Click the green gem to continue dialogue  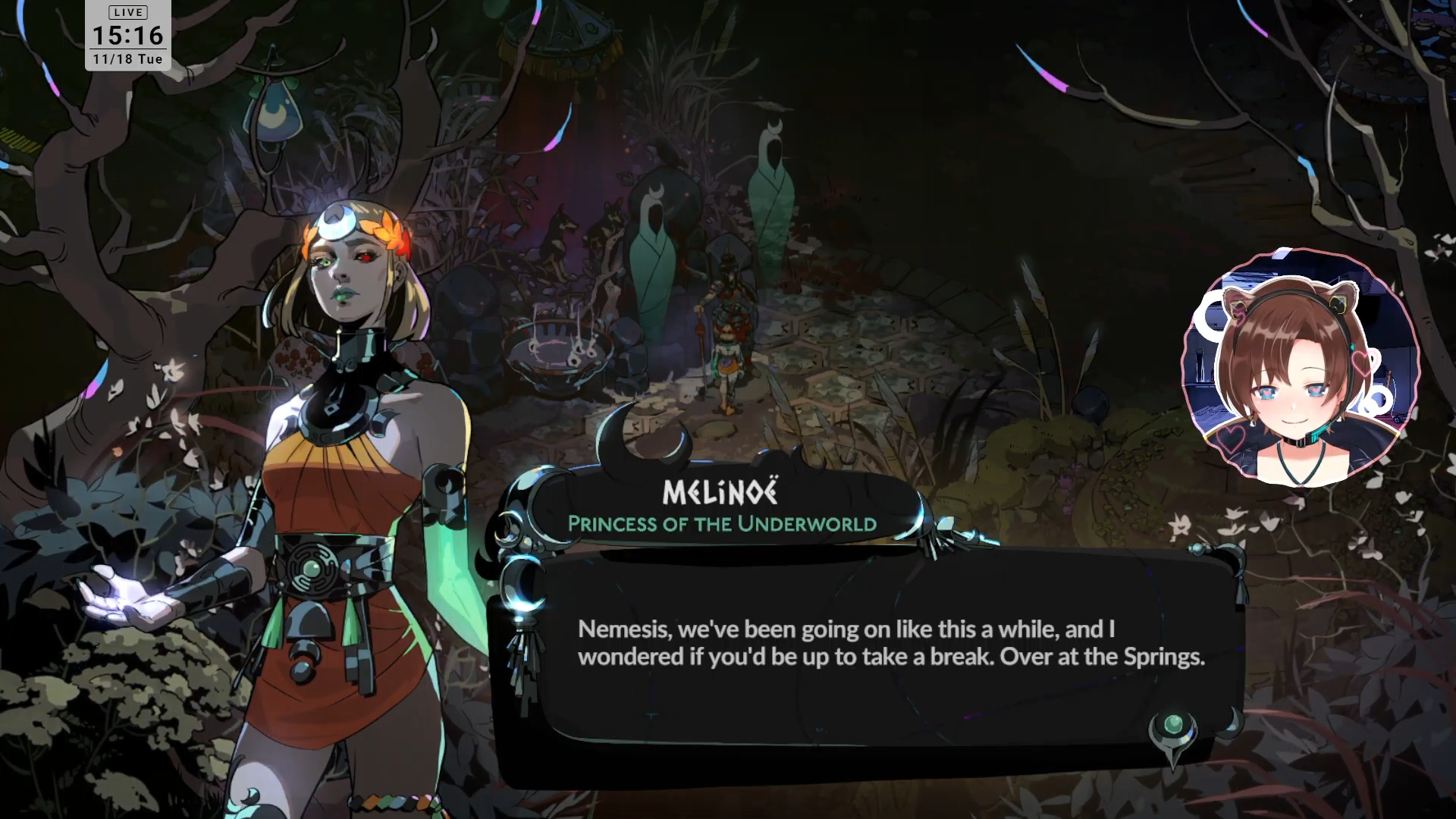coord(1172,724)
